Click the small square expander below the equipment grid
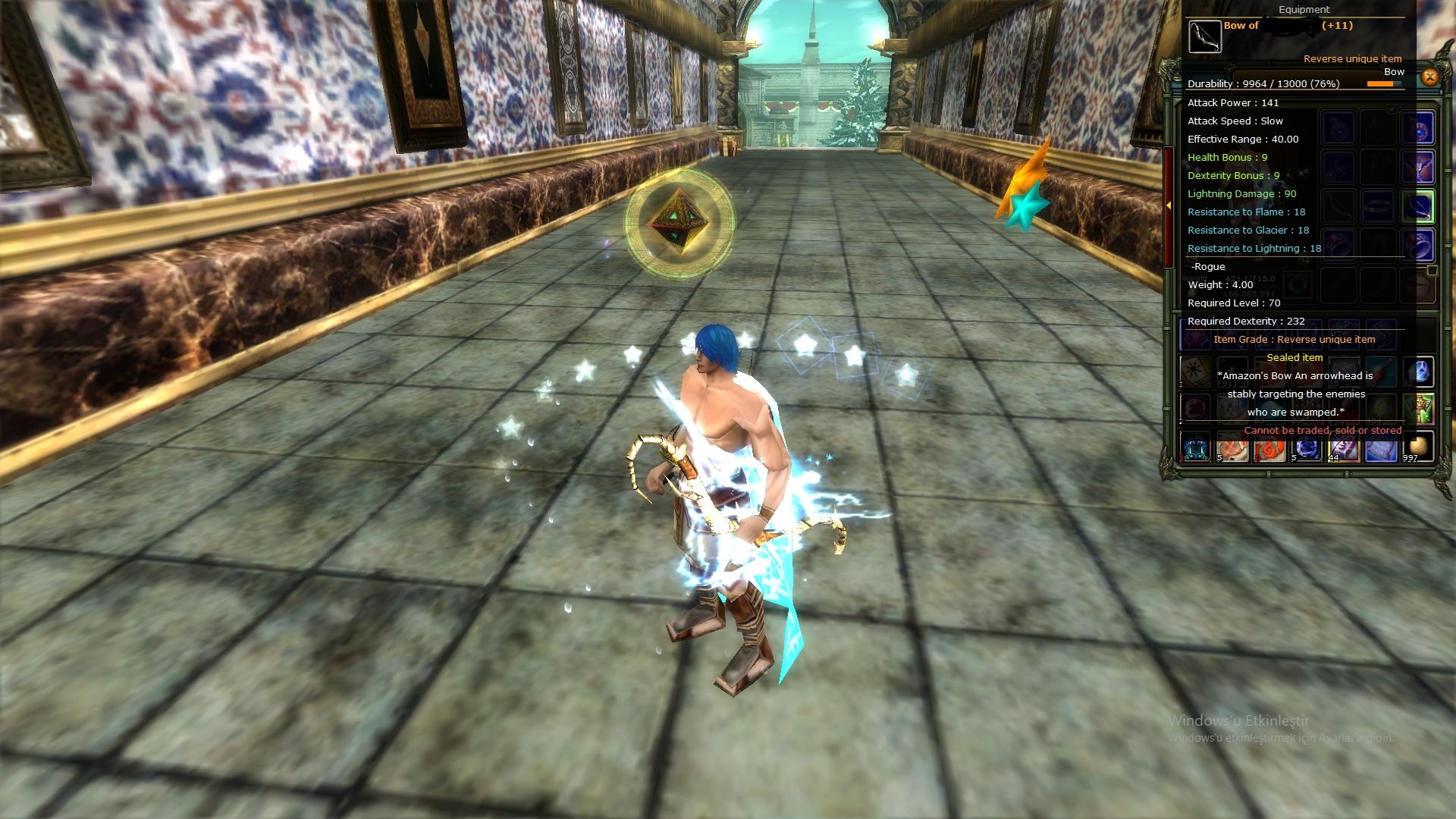The height and width of the screenshot is (819, 1456). coord(1432,268)
